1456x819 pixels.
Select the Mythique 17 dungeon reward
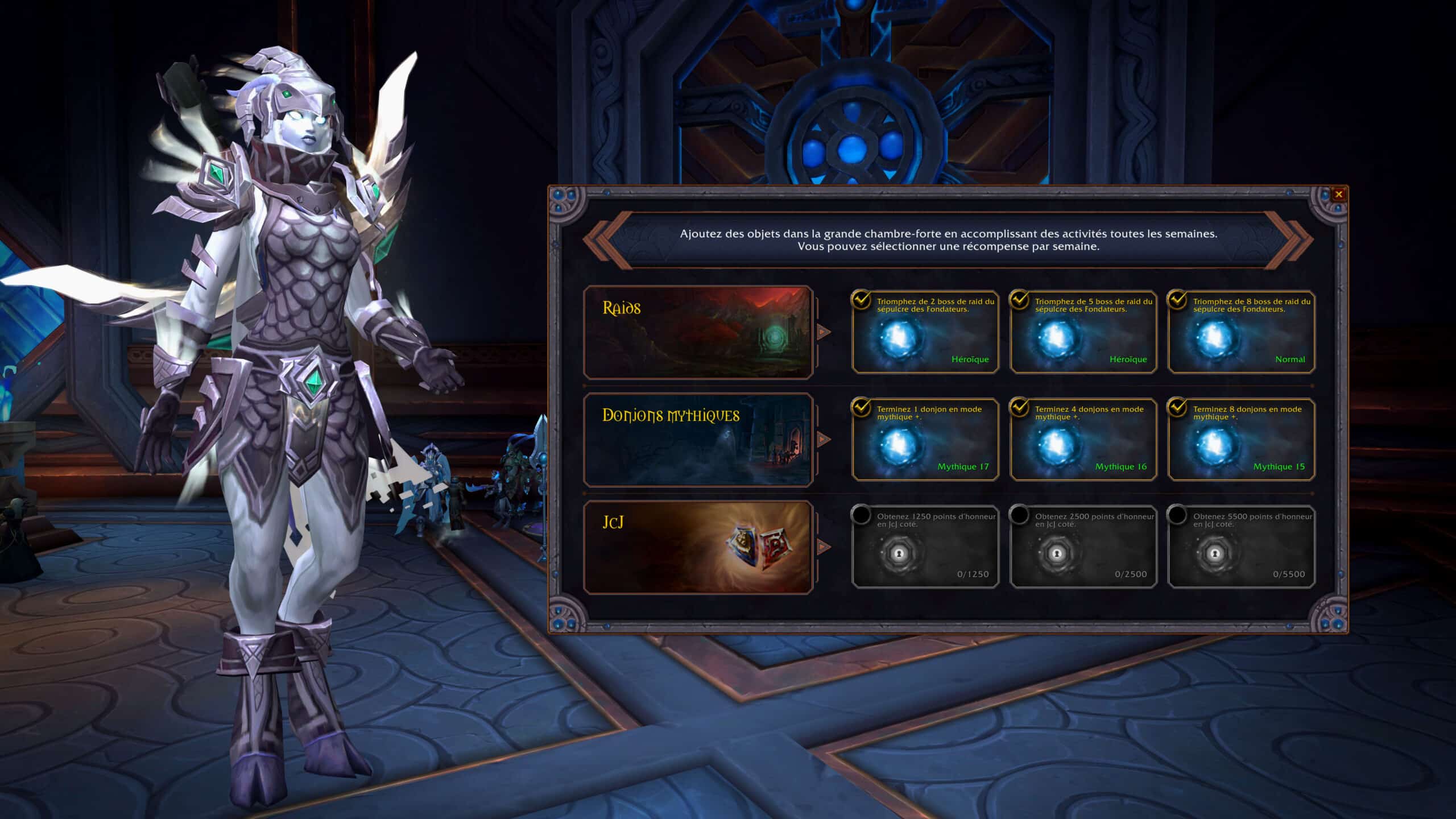click(x=925, y=440)
